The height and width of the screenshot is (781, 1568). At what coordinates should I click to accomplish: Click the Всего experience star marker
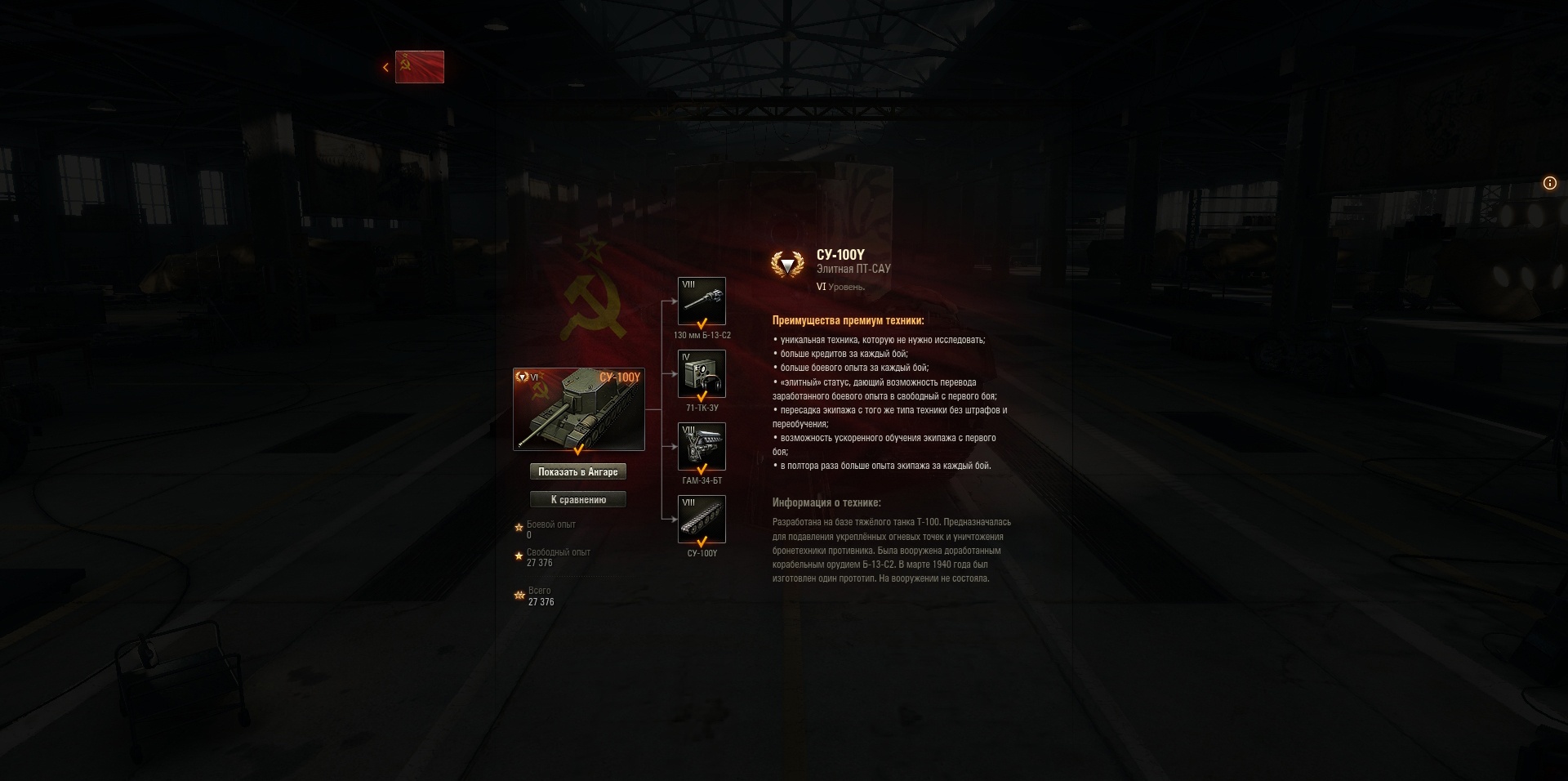519,596
